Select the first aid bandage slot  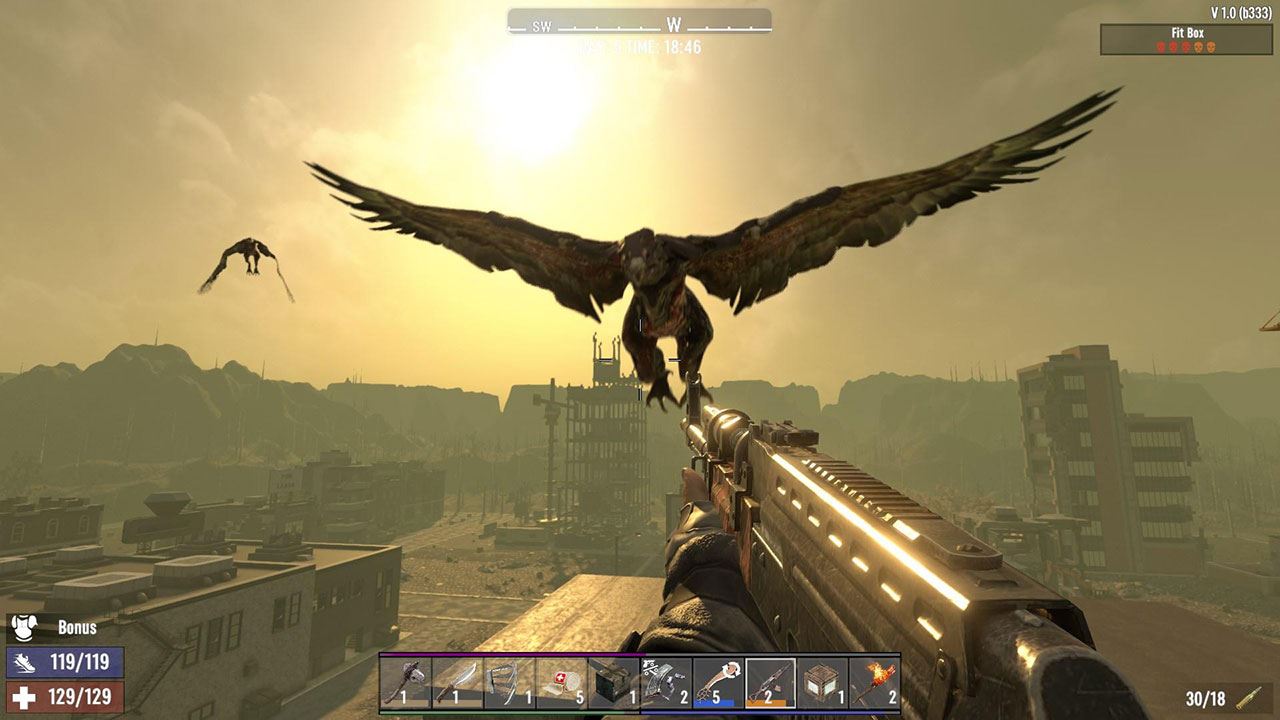point(562,683)
